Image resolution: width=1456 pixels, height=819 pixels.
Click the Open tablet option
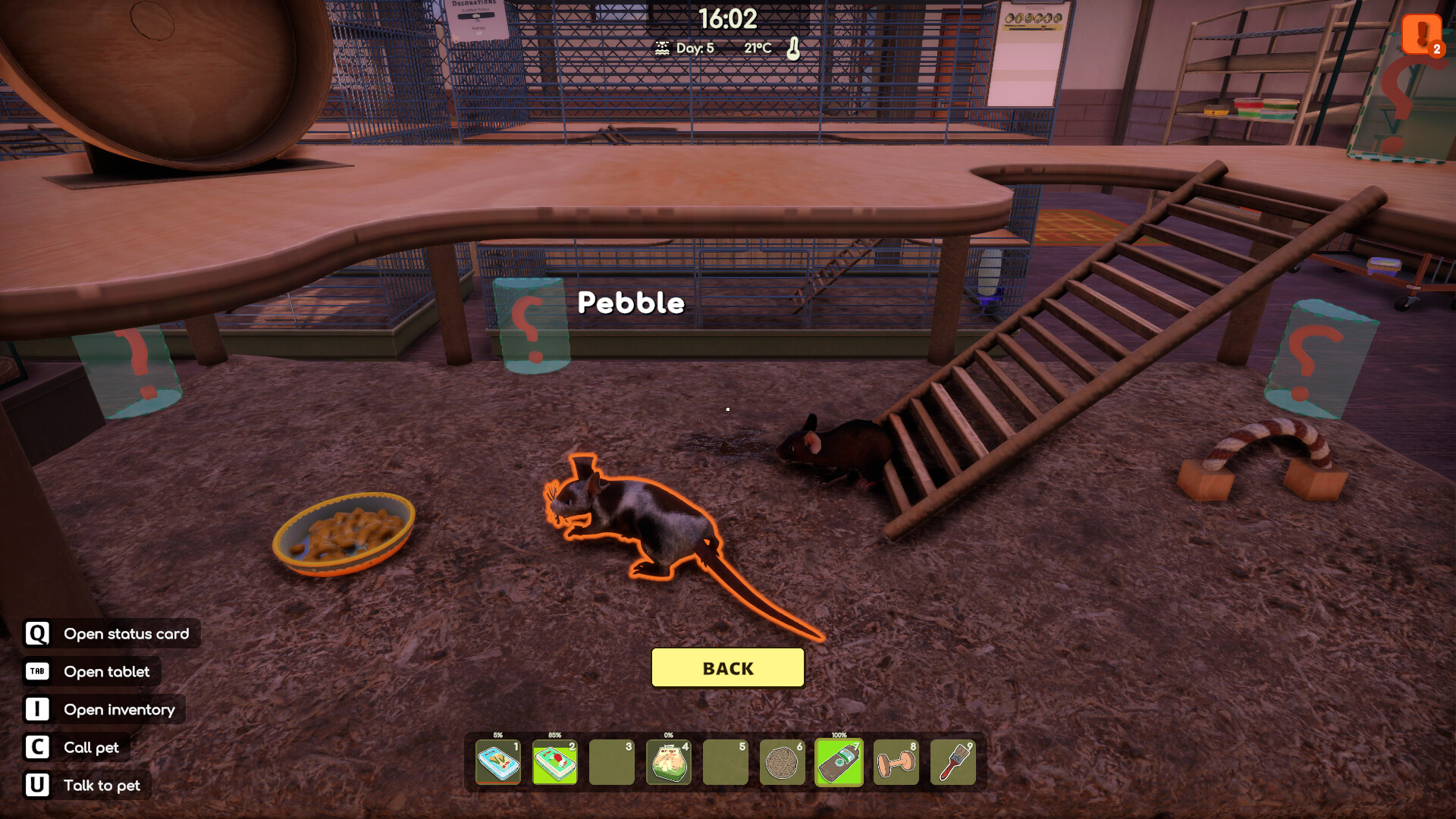(93, 672)
